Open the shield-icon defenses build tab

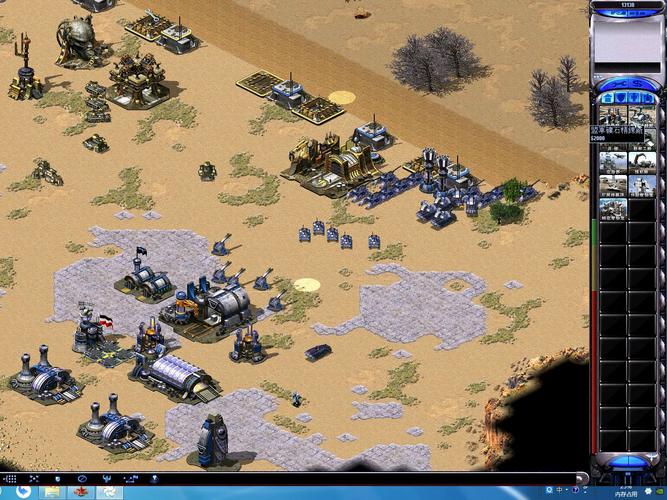(620, 97)
